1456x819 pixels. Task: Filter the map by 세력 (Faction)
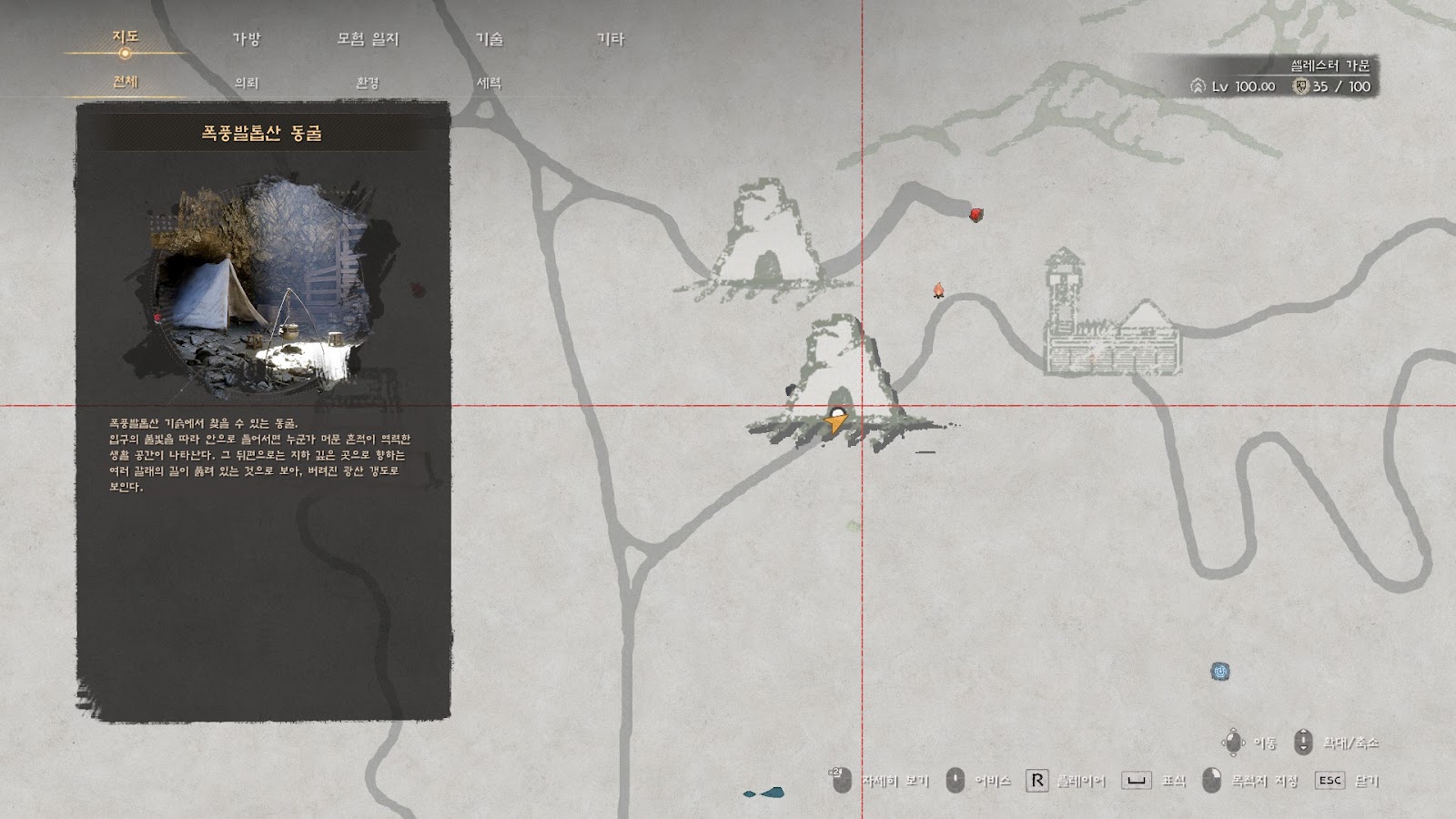(x=490, y=83)
